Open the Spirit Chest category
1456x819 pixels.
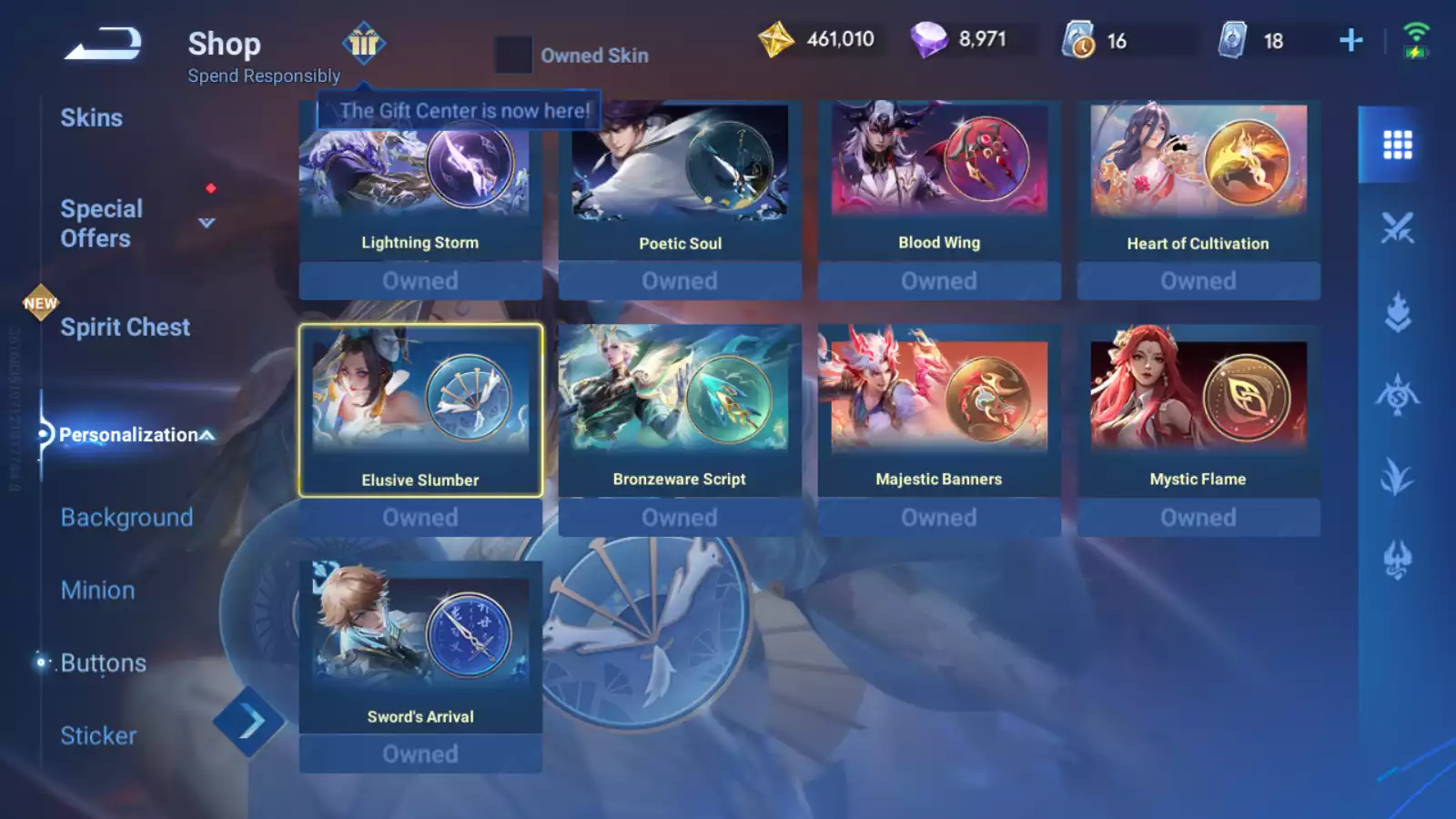(125, 328)
